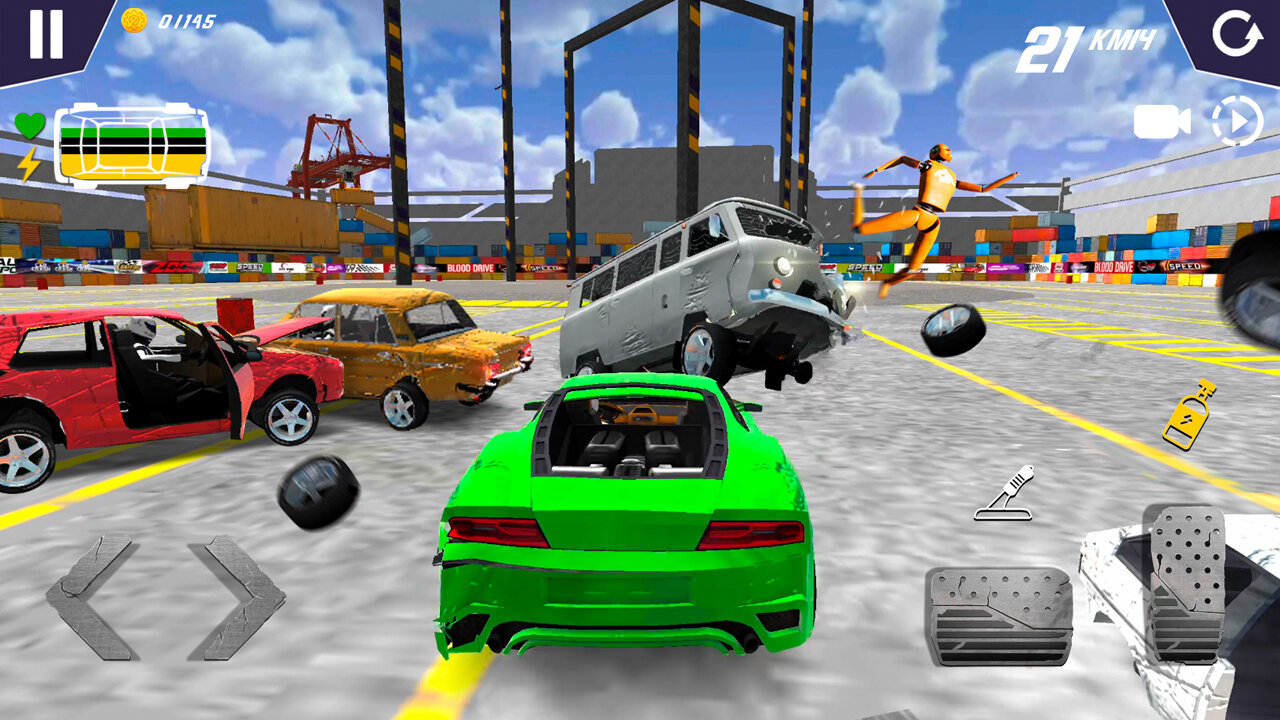Step on the gas pedal
The width and height of the screenshot is (1280, 720).
tap(1185, 583)
